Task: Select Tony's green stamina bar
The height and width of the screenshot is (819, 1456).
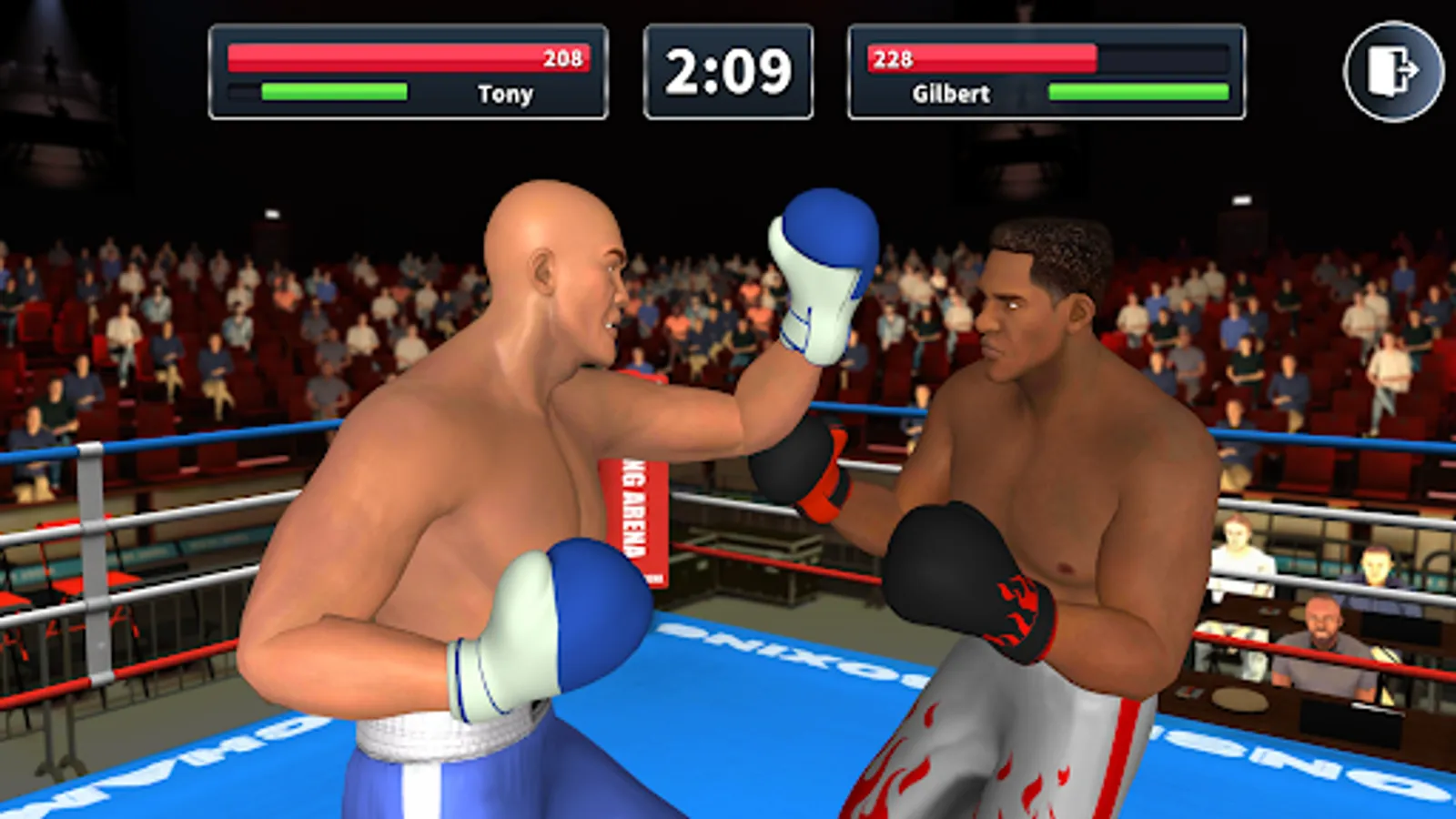Action: [334, 90]
